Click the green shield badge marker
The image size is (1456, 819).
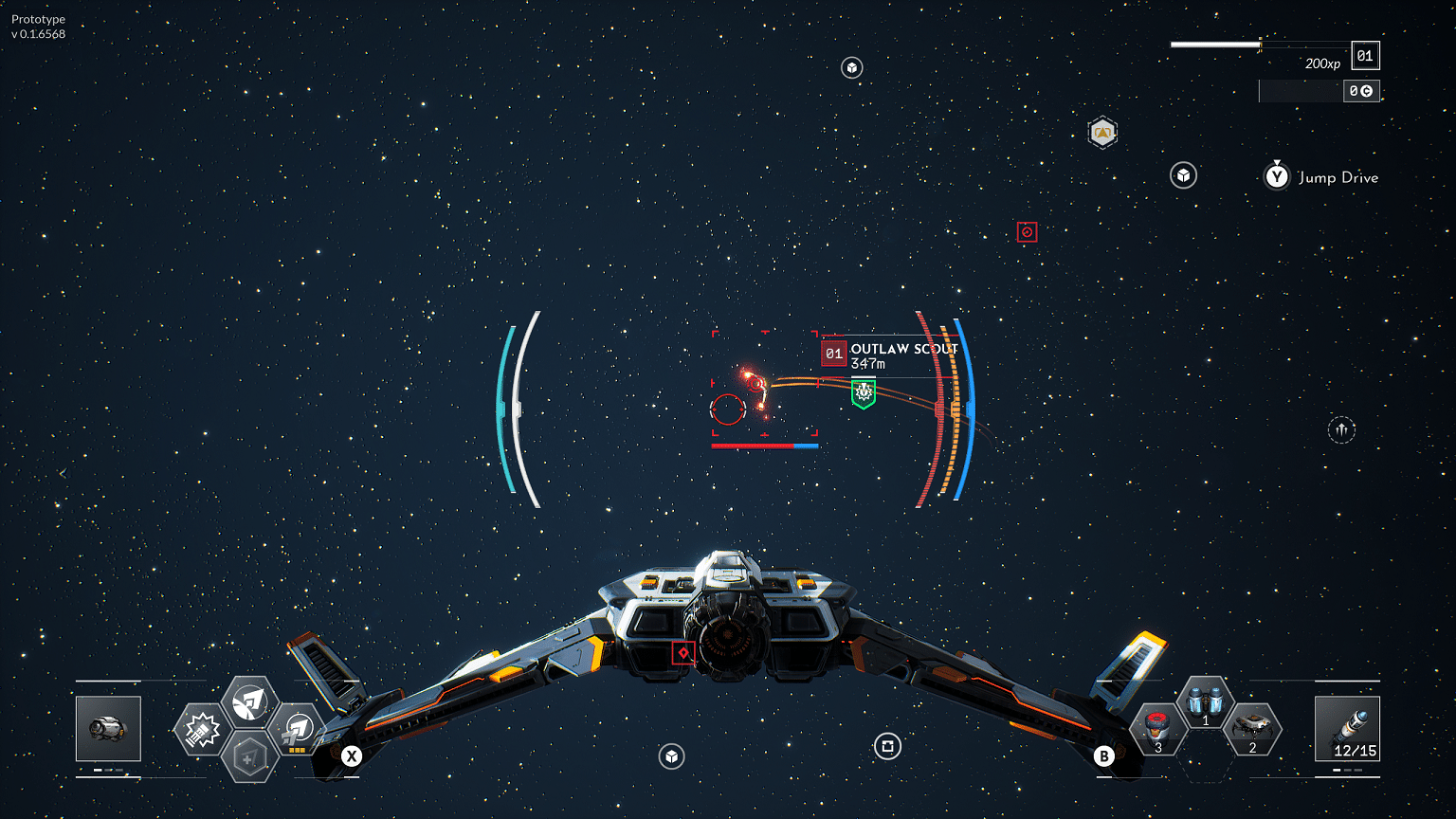(x=863, y=392)
